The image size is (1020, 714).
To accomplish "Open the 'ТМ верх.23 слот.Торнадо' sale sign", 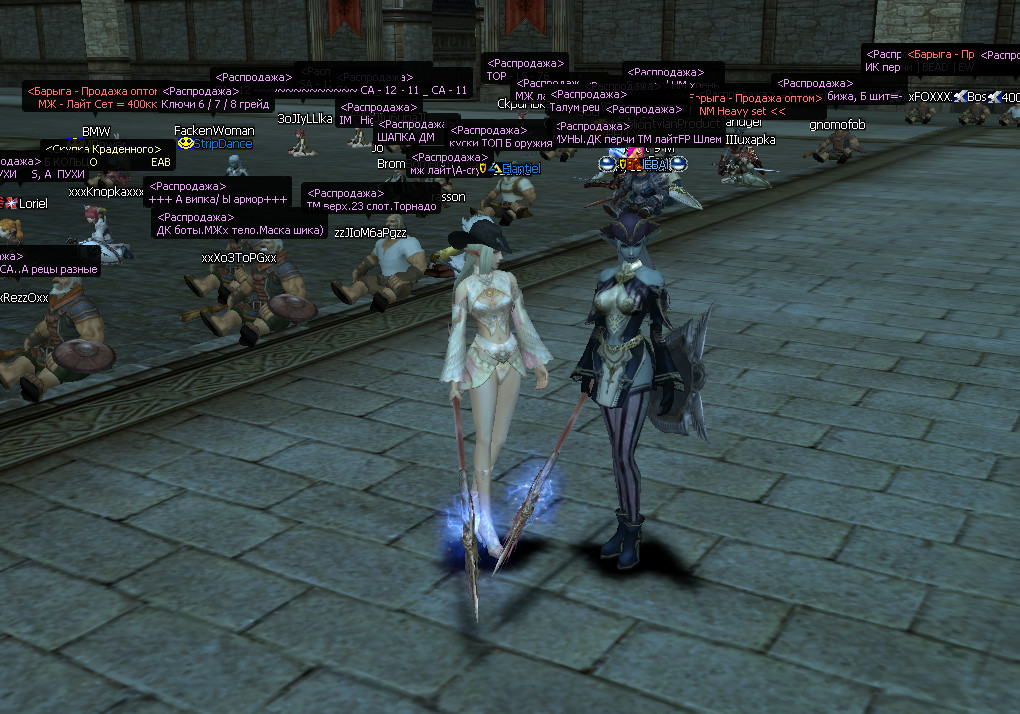I will point(371,205).
